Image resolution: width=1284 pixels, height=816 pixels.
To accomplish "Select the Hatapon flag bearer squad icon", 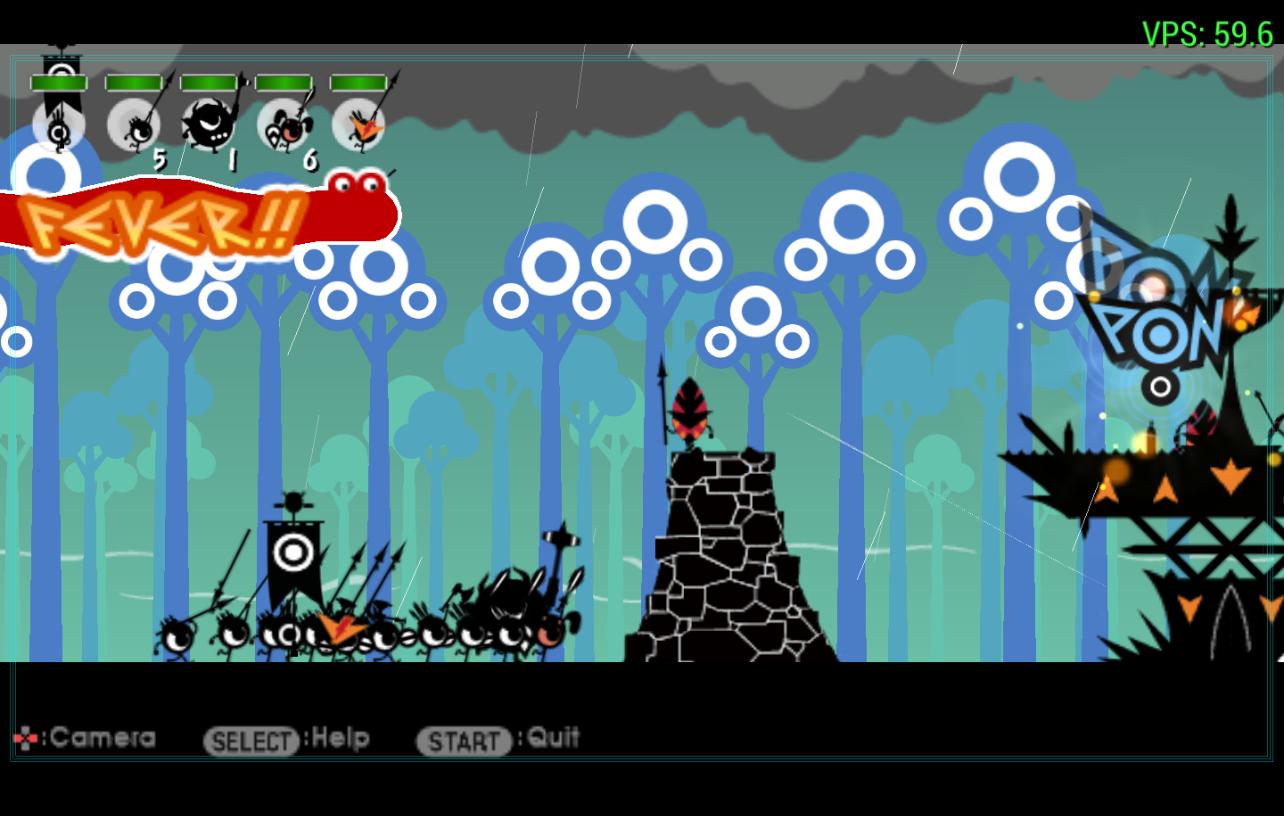I will pyautogui.click(x=59, y=125).
